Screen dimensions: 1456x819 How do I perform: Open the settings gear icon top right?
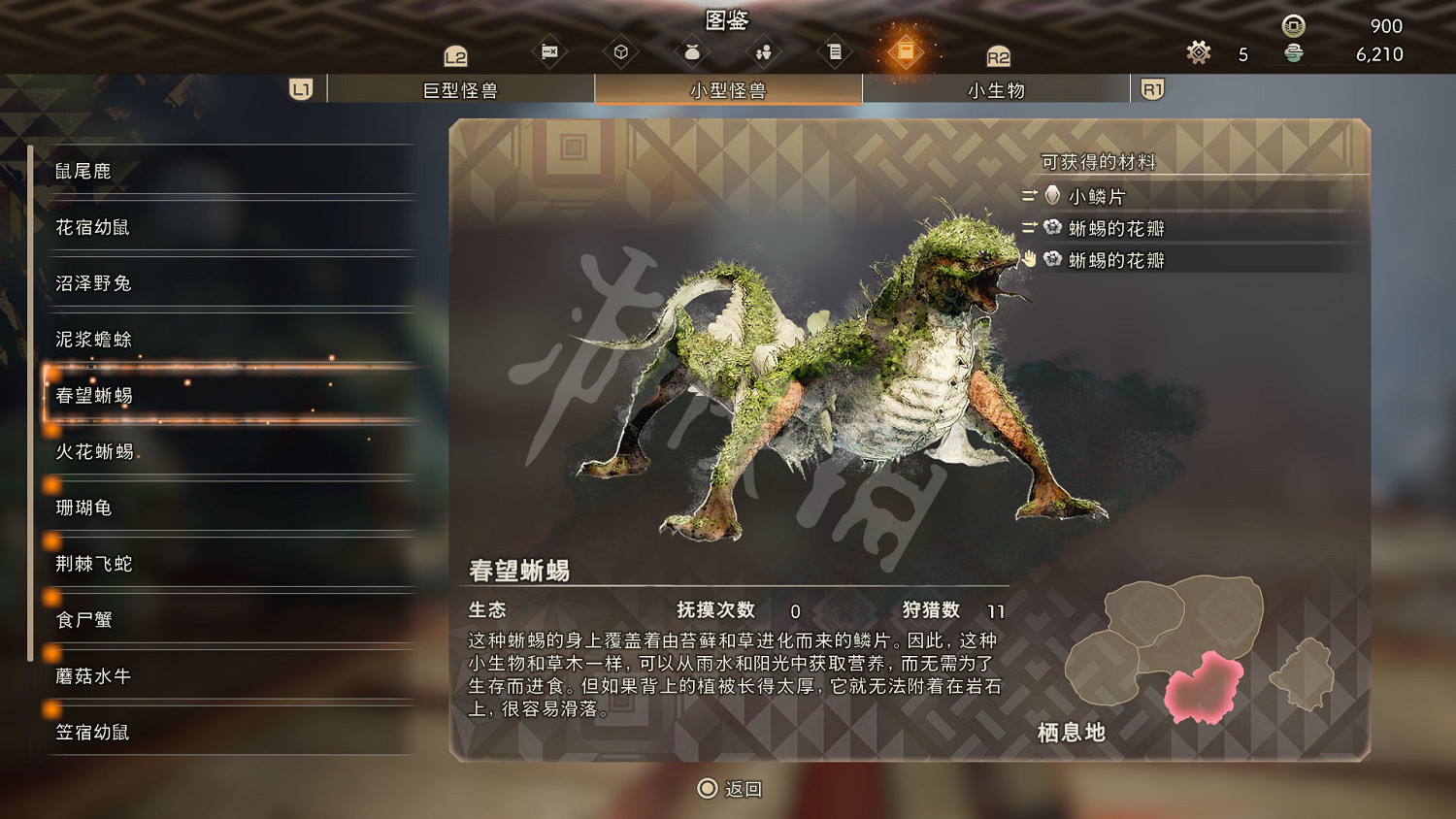1198,53
